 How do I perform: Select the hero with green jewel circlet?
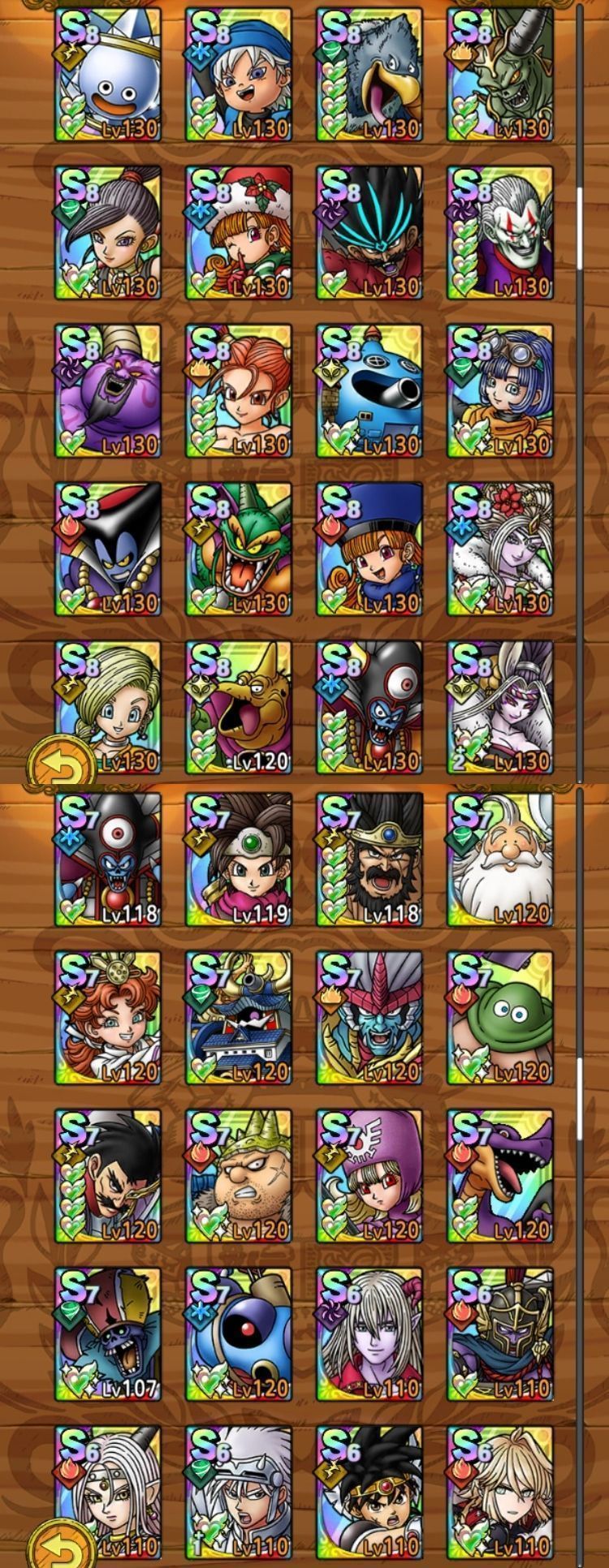click(239, 860)
